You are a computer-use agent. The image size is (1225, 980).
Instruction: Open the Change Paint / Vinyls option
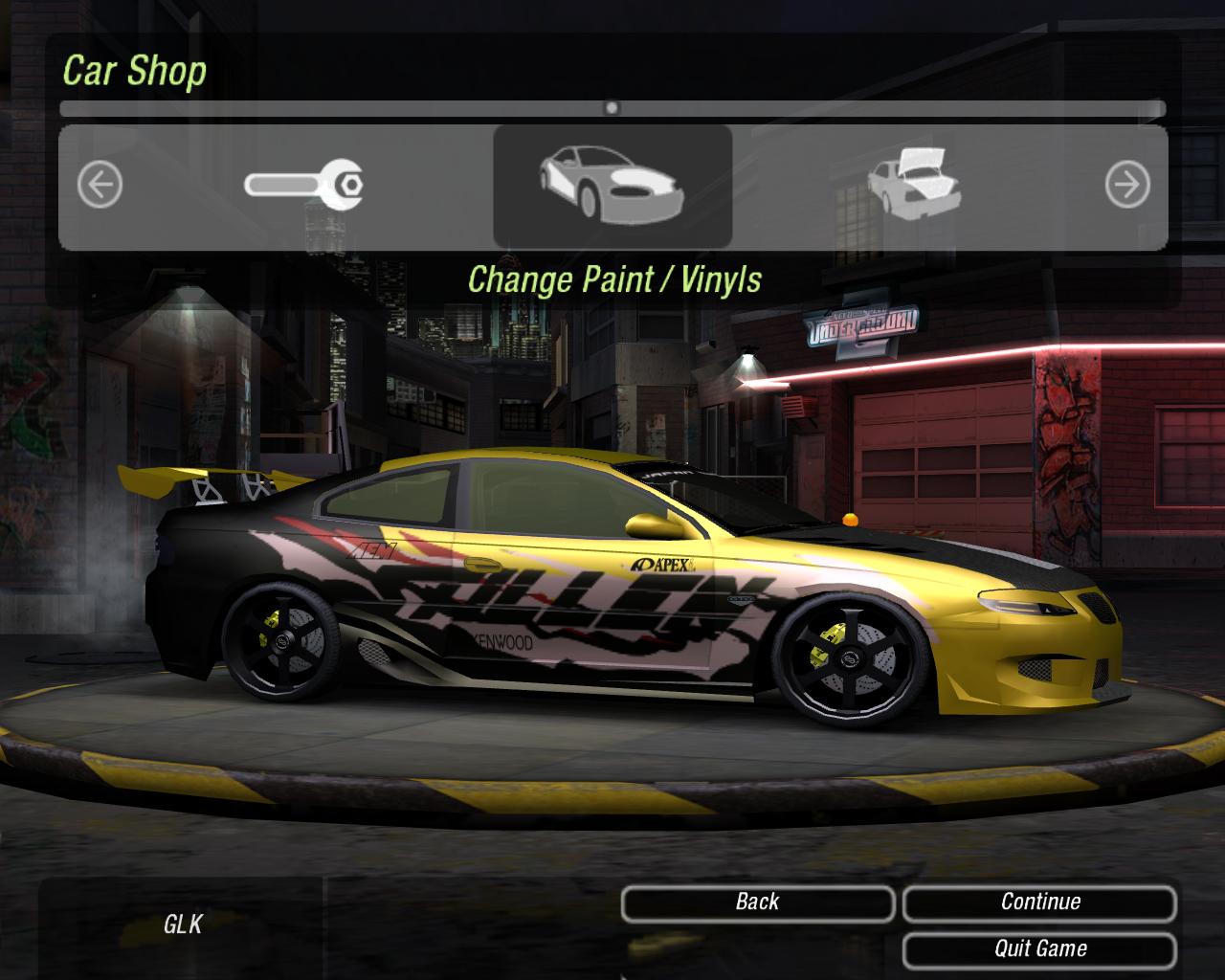click(612, 185)
